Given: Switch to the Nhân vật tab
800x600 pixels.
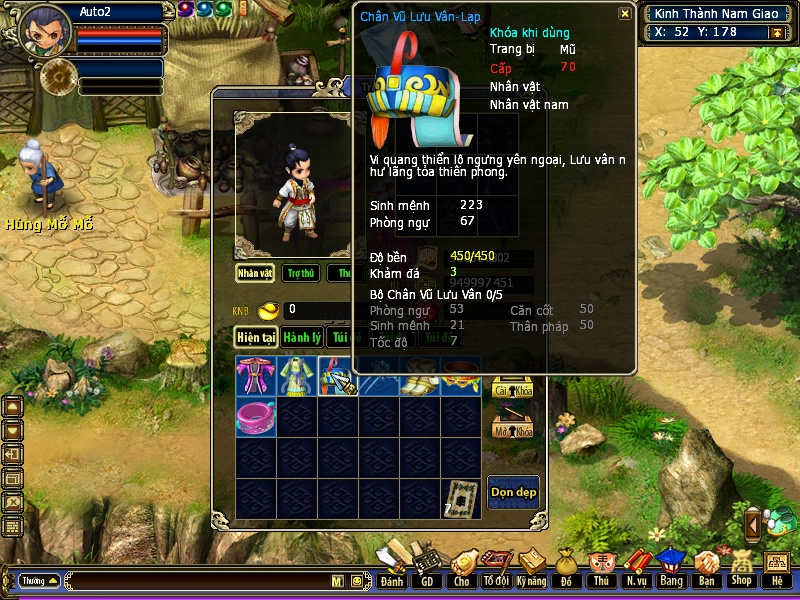Looking at the screenshot, I should [255, 273].
